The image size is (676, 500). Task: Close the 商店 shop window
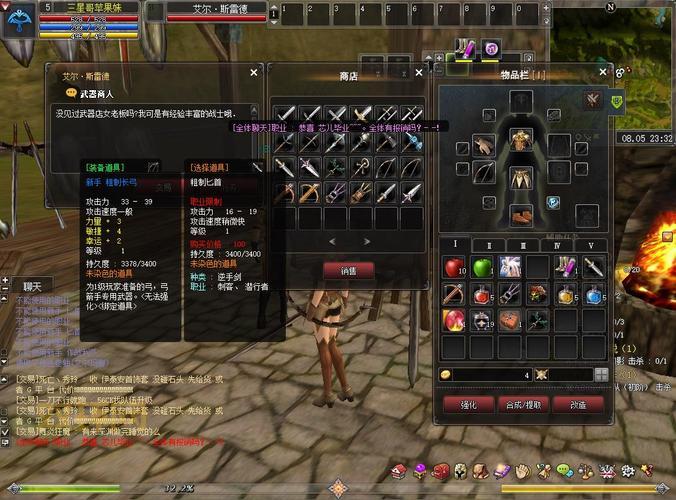(419, 72)
